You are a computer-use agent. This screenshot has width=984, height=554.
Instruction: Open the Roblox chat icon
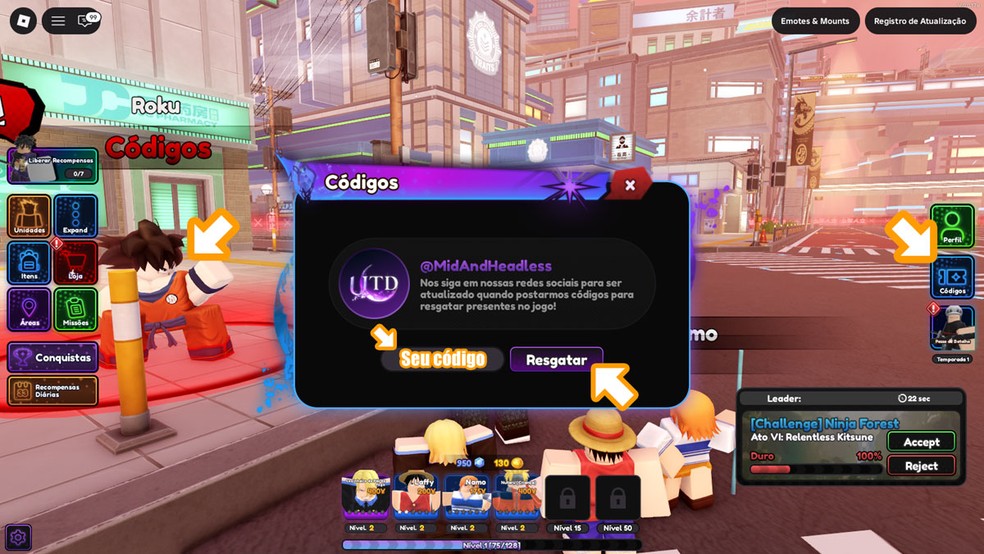point(87,21)
